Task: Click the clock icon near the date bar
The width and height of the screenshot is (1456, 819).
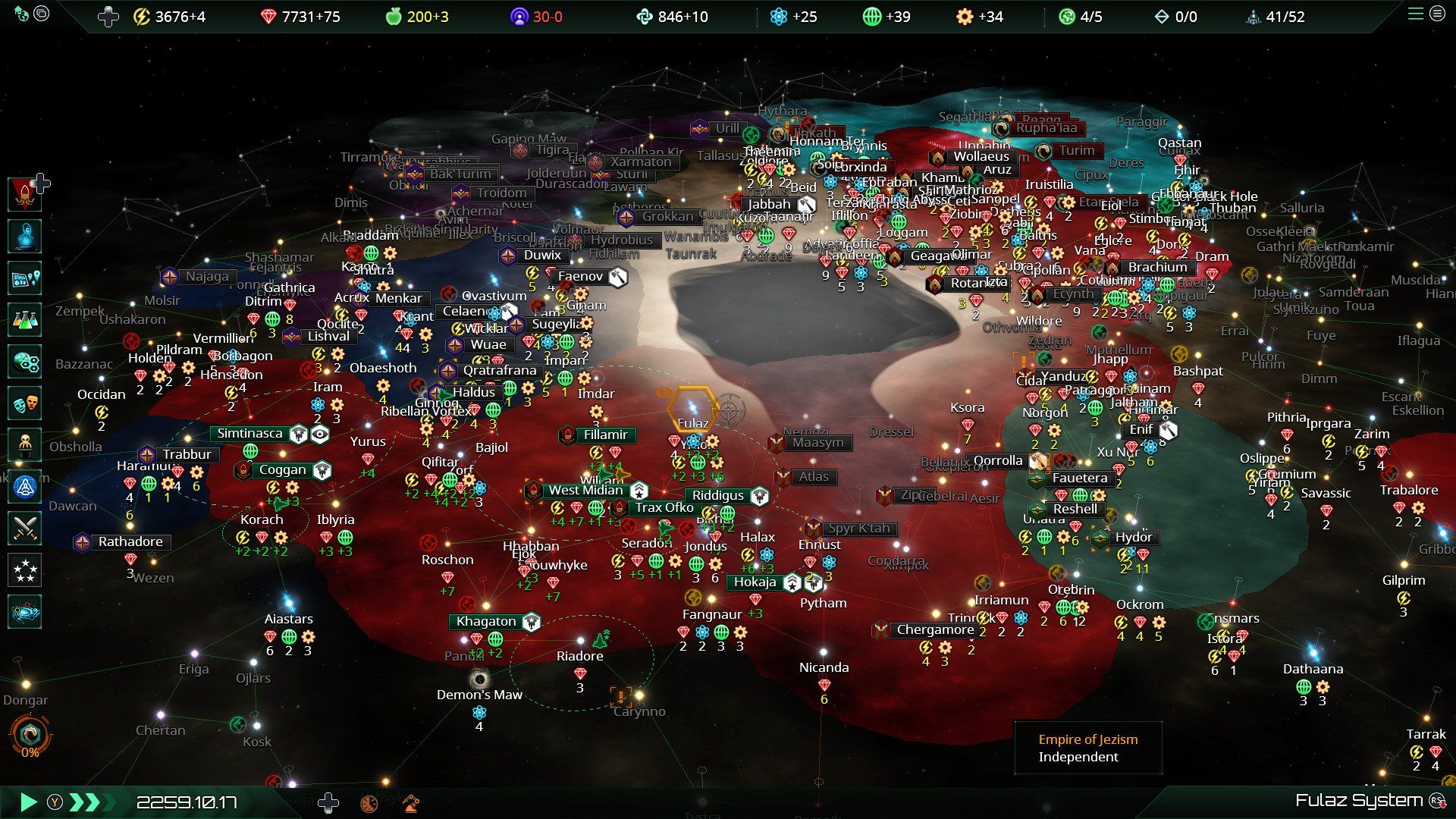Action: [368, 802]
